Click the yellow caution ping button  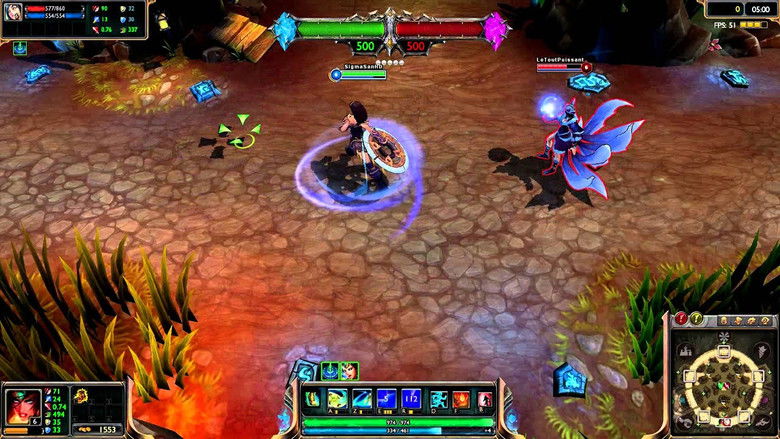click(x=697, y=319)
